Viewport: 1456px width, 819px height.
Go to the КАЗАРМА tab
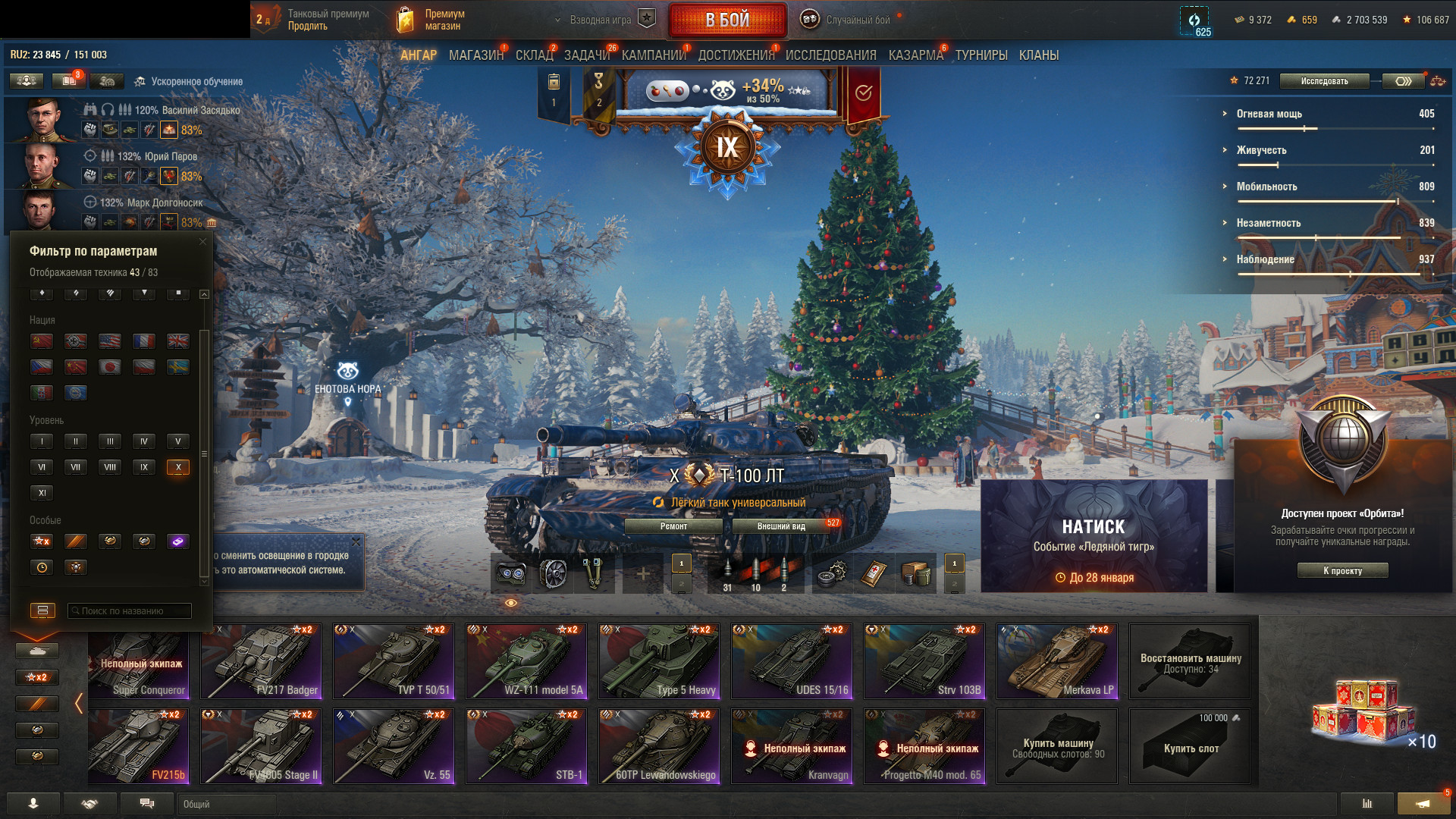coord(915,55)
